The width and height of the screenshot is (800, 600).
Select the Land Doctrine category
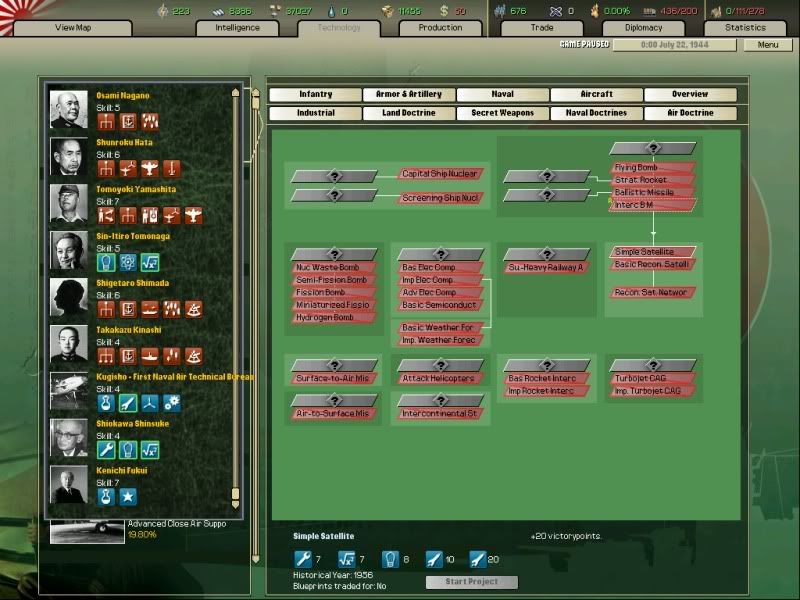408,113
